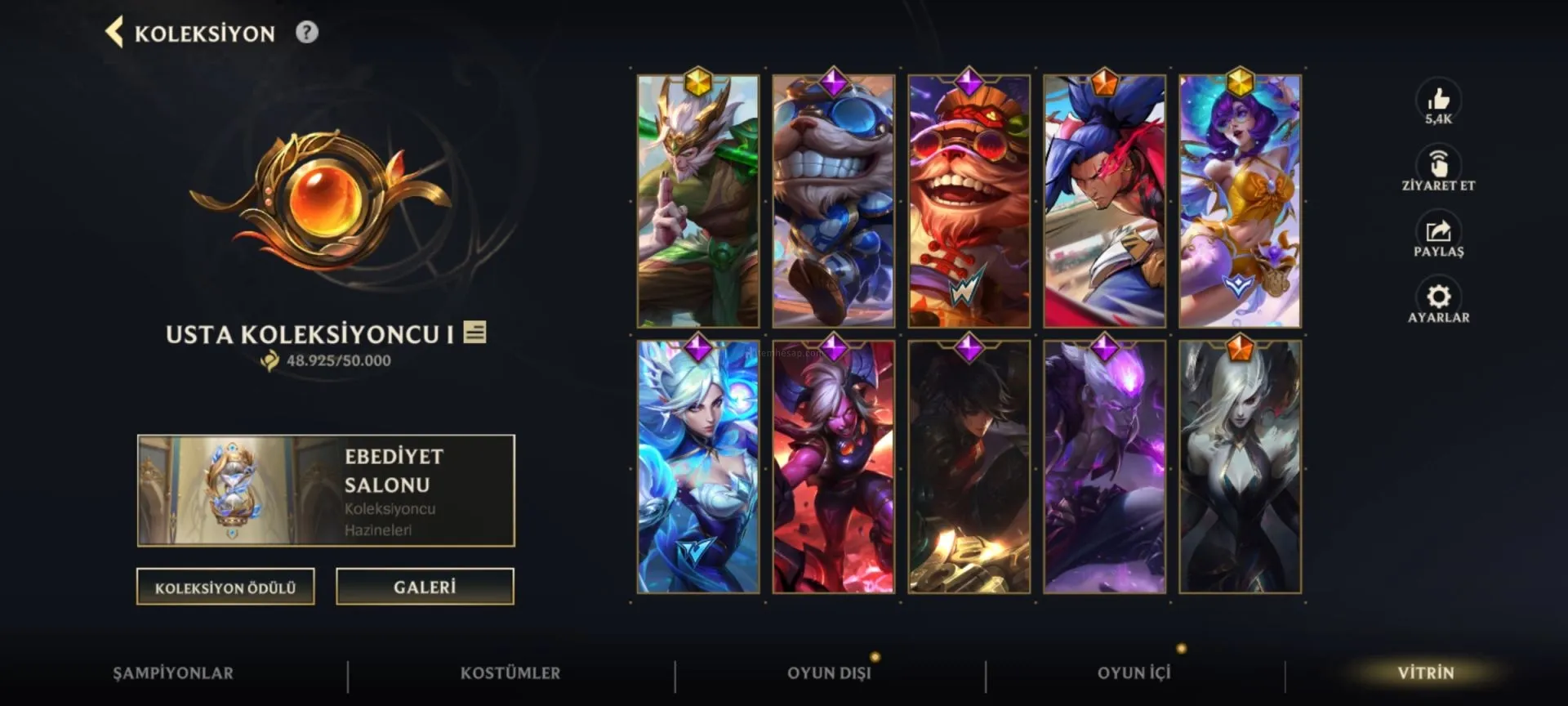Click the Koleksiyon Ödülü button
Viewport: 1568px width, 706px height.
pos(225,587)
